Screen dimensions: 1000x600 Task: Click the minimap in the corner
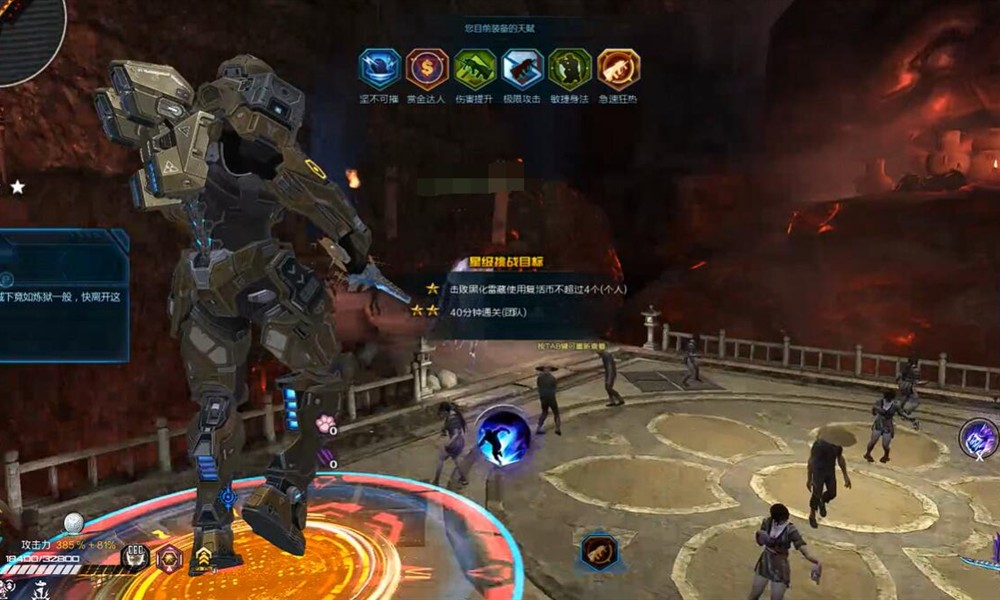(x=28, y=35)
